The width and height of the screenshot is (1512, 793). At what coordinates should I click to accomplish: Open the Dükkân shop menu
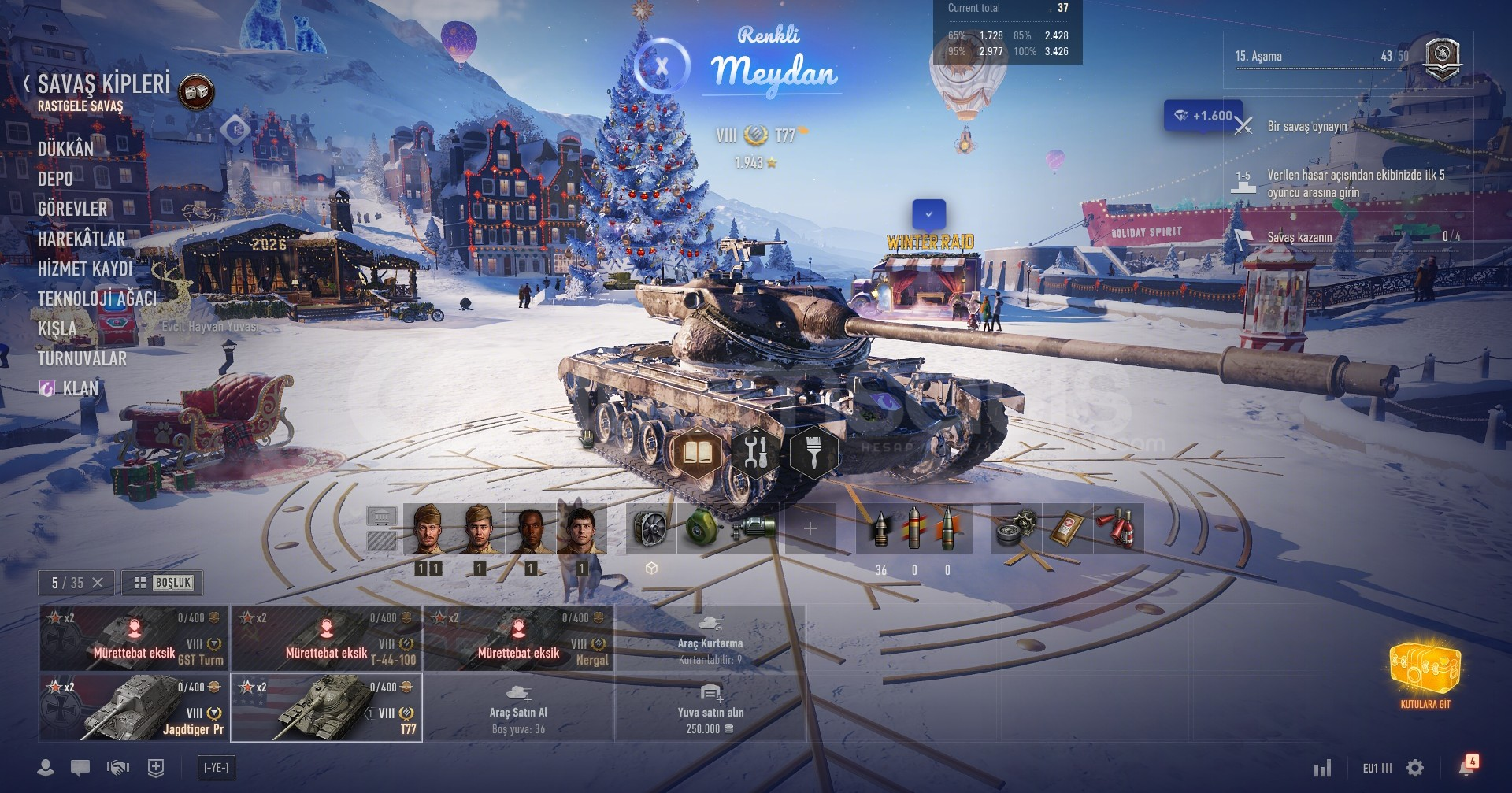[x=65, y=149]
